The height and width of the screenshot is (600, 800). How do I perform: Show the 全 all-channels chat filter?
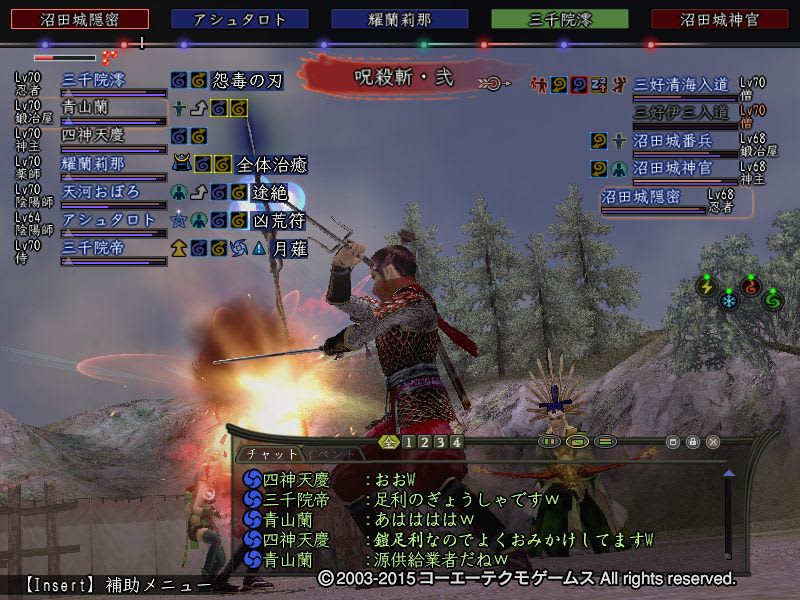click(x=389, y=441)
